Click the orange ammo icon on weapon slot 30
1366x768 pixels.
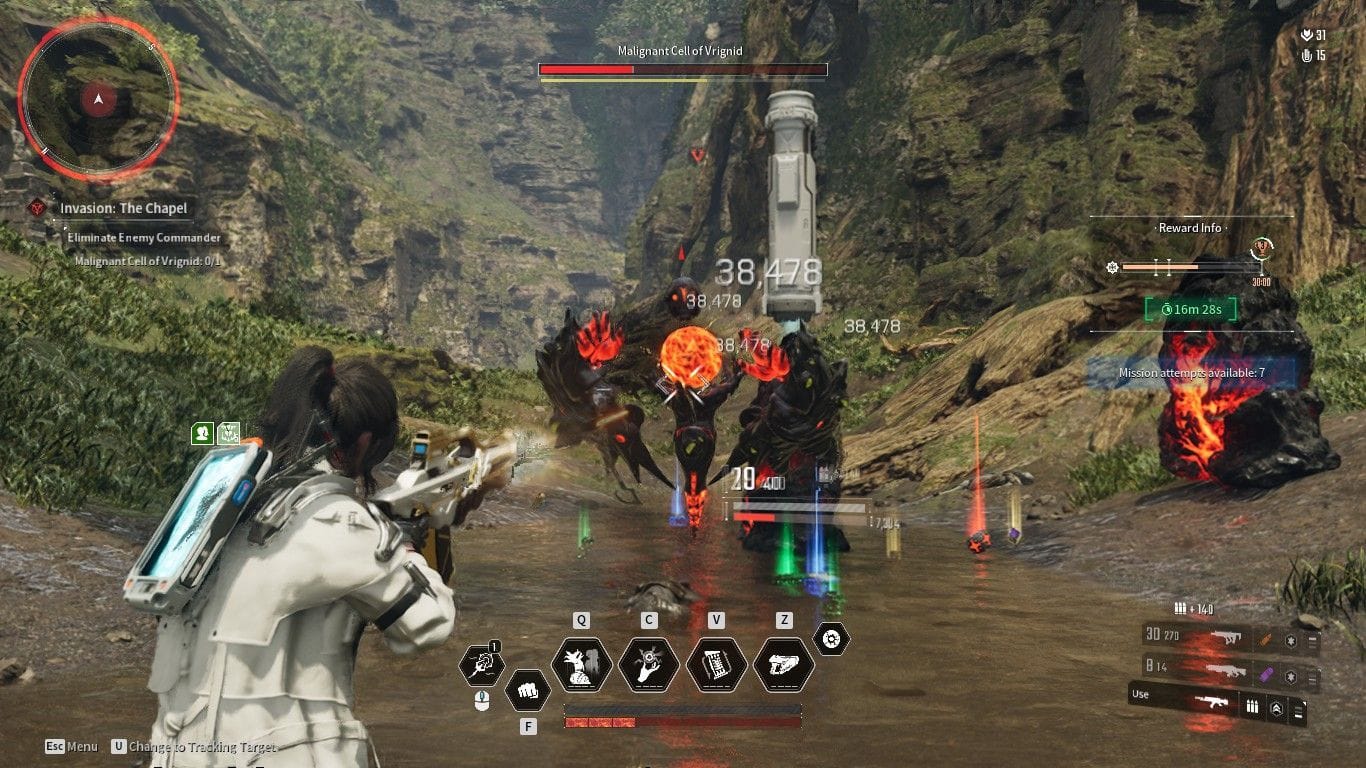click(1266, 639)
